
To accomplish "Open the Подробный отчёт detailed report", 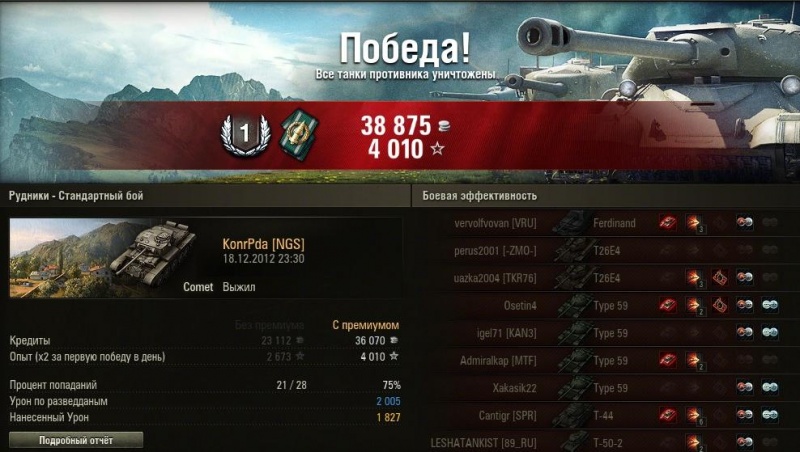I will point(76,440).
